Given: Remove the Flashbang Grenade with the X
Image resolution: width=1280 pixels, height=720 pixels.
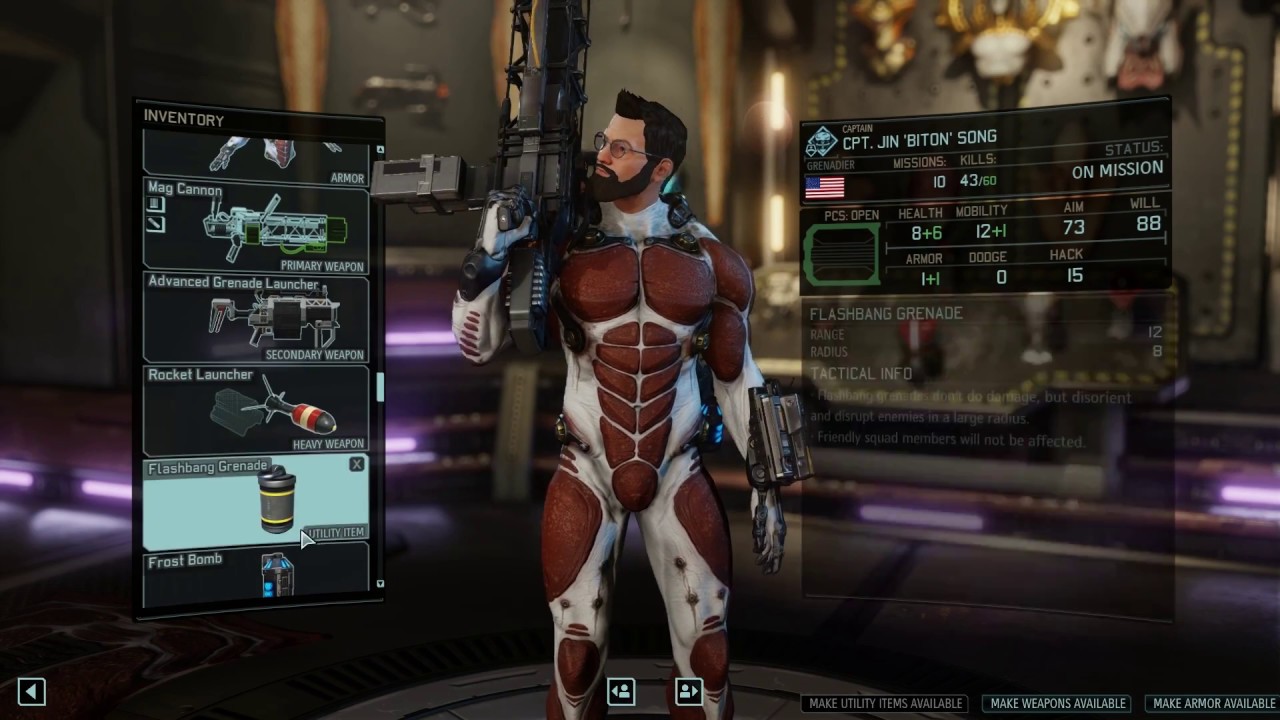Looking at the screenshot, I should point(357,464).
